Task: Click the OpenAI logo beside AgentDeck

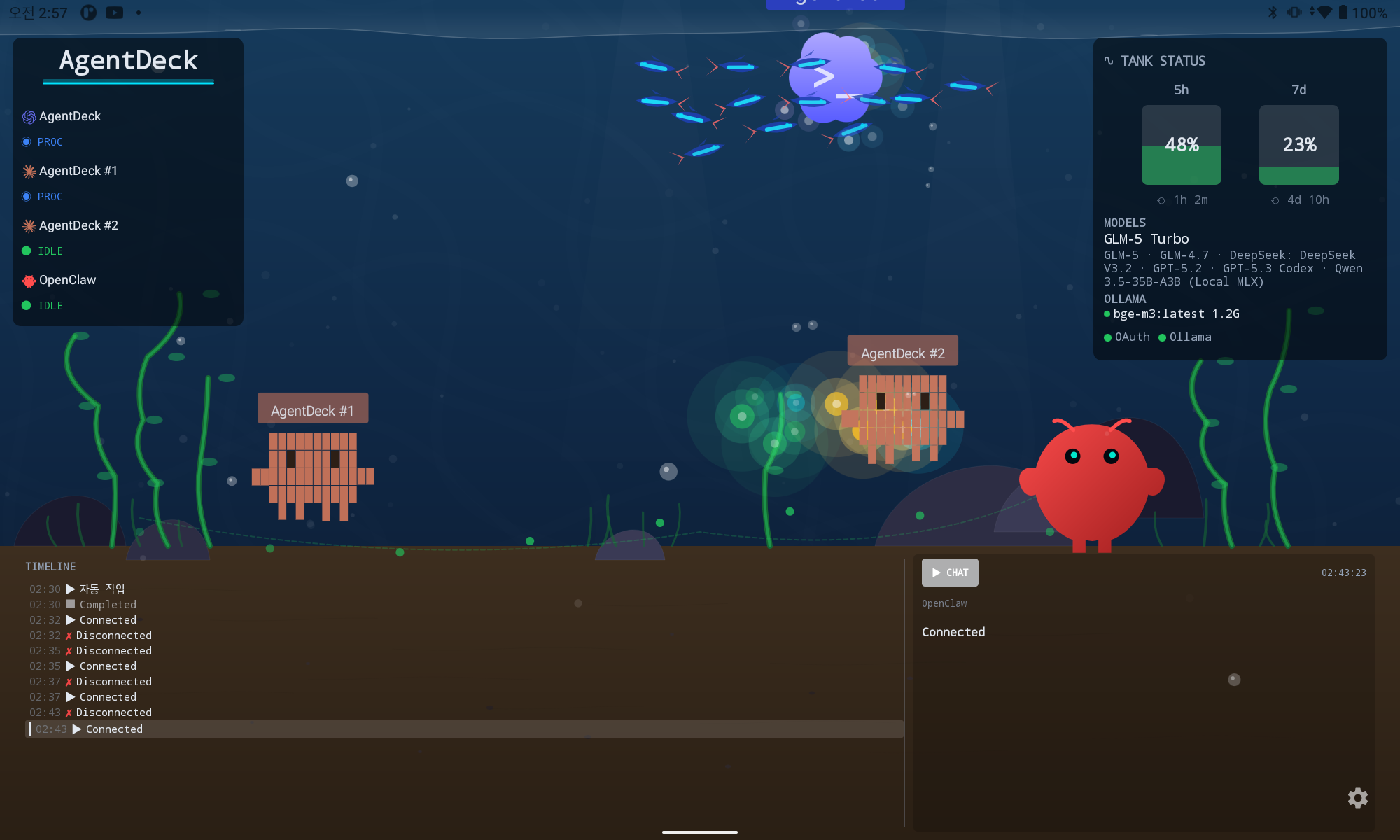Action: pyautogui.click(x=27, y=116)
